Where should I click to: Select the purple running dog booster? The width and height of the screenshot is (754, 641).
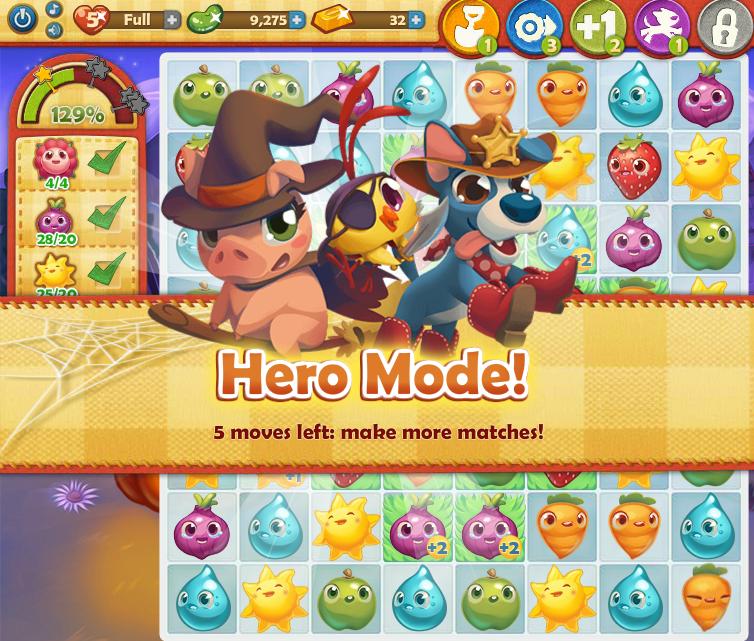click(661, 26)
